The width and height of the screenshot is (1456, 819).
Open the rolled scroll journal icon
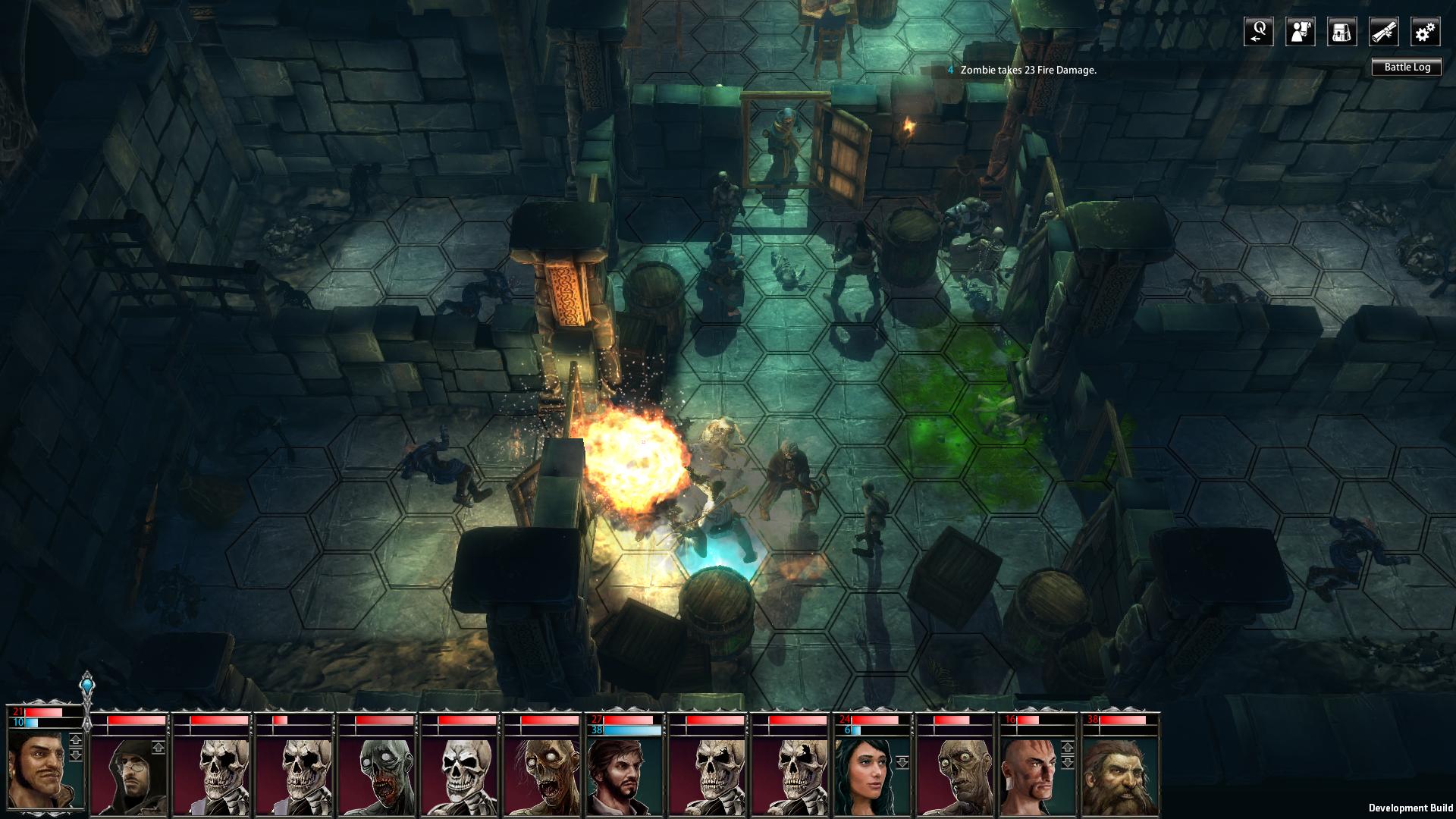pos(1383,32)
